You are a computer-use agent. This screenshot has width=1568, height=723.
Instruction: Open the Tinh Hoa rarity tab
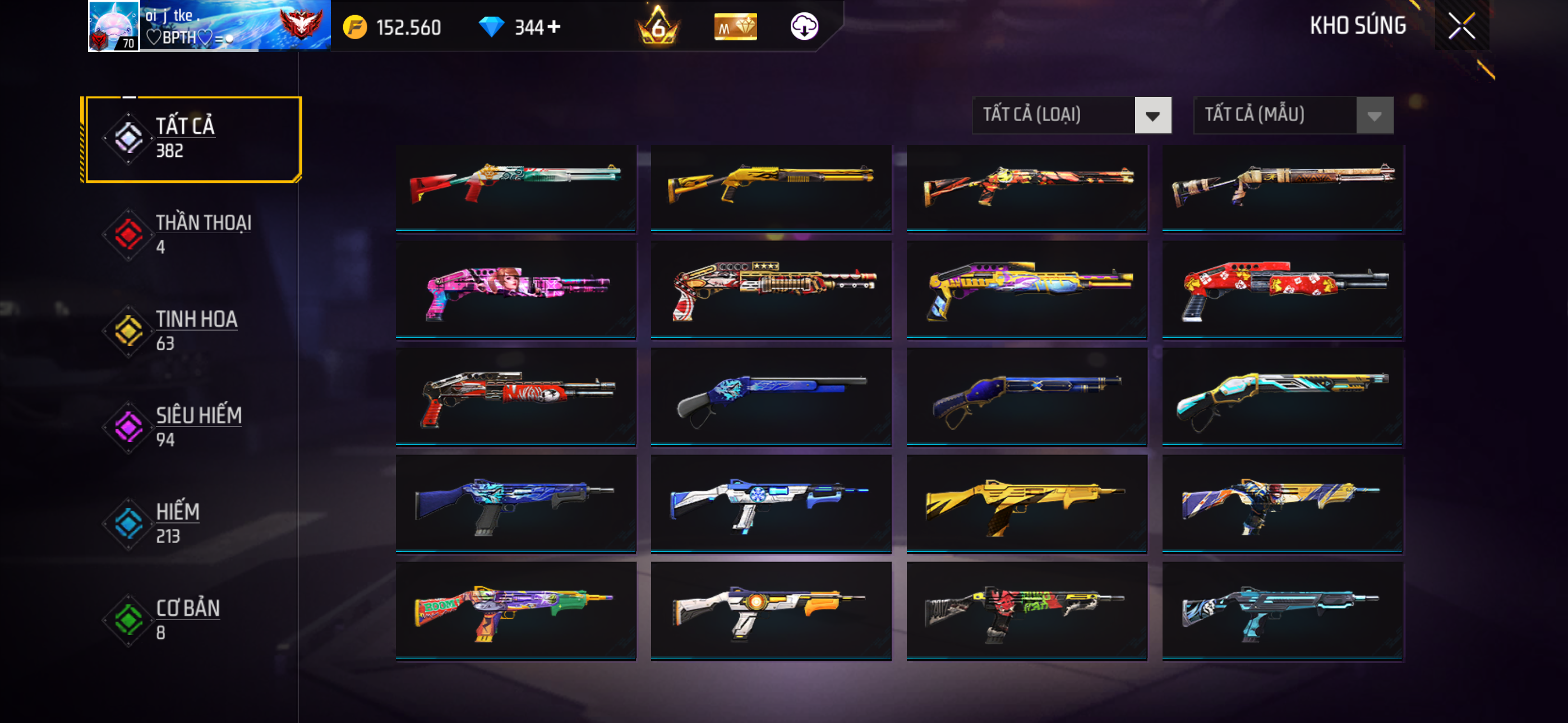(x=192, y=331)
